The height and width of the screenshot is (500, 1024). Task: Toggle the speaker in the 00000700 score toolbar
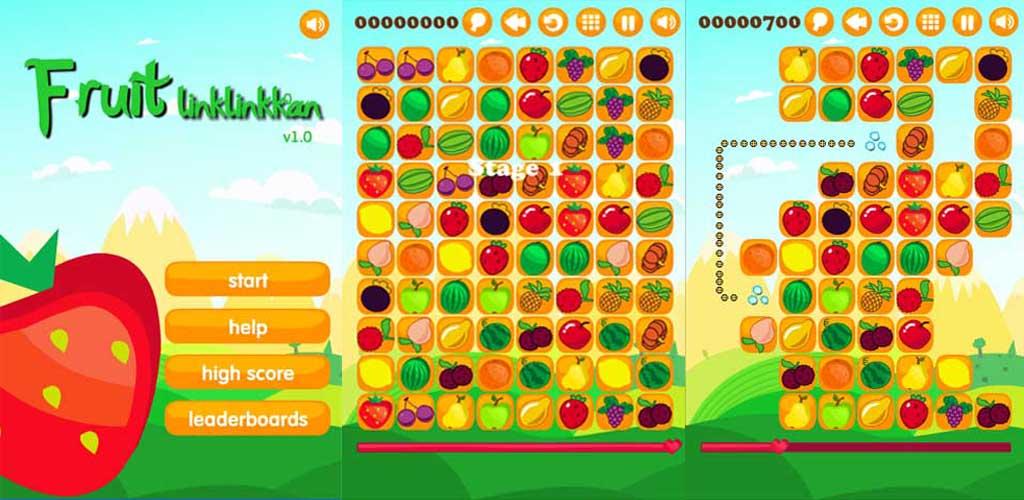(1003, 21)
